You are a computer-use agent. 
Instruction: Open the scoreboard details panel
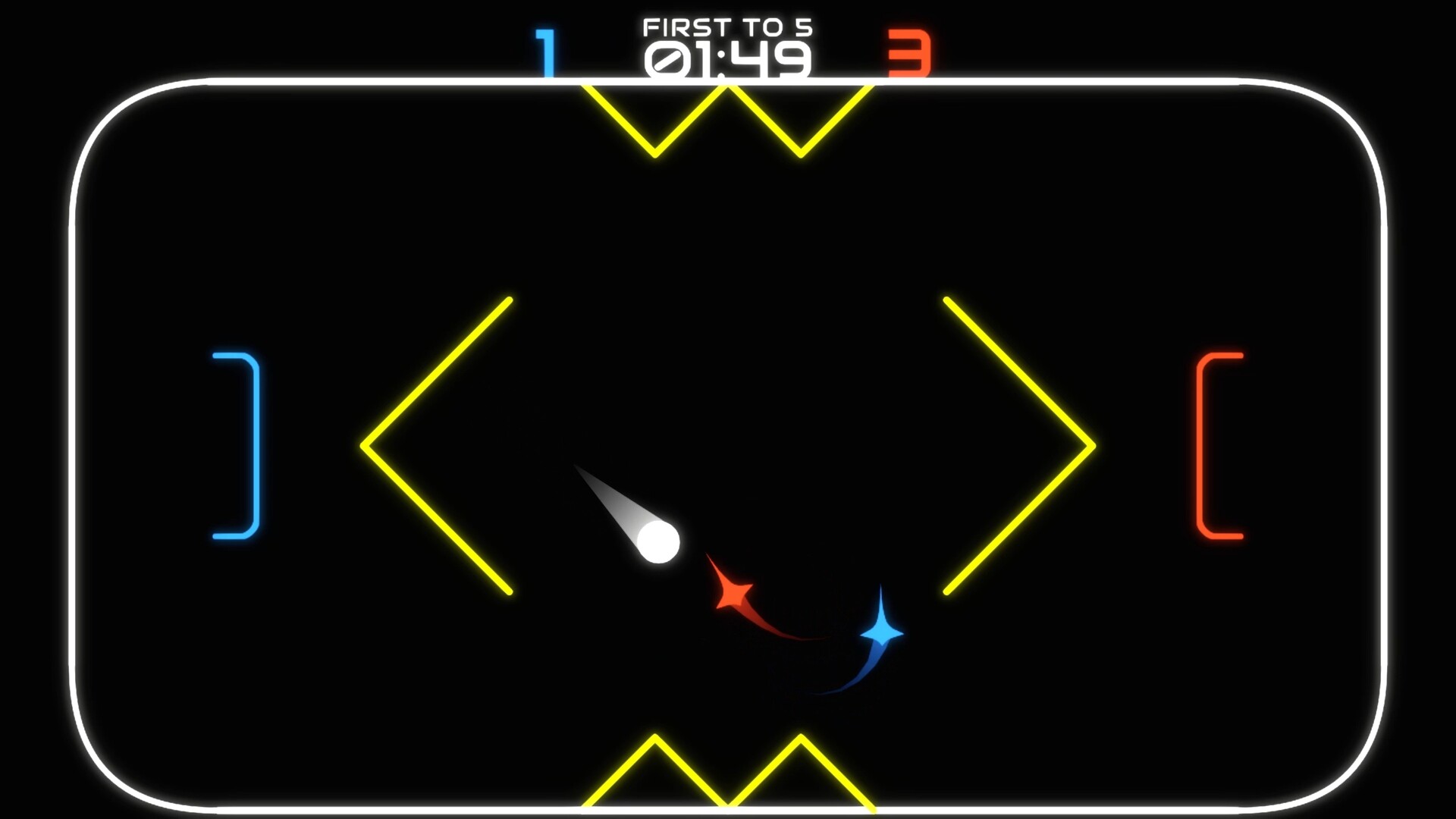[x=726, y=42]
